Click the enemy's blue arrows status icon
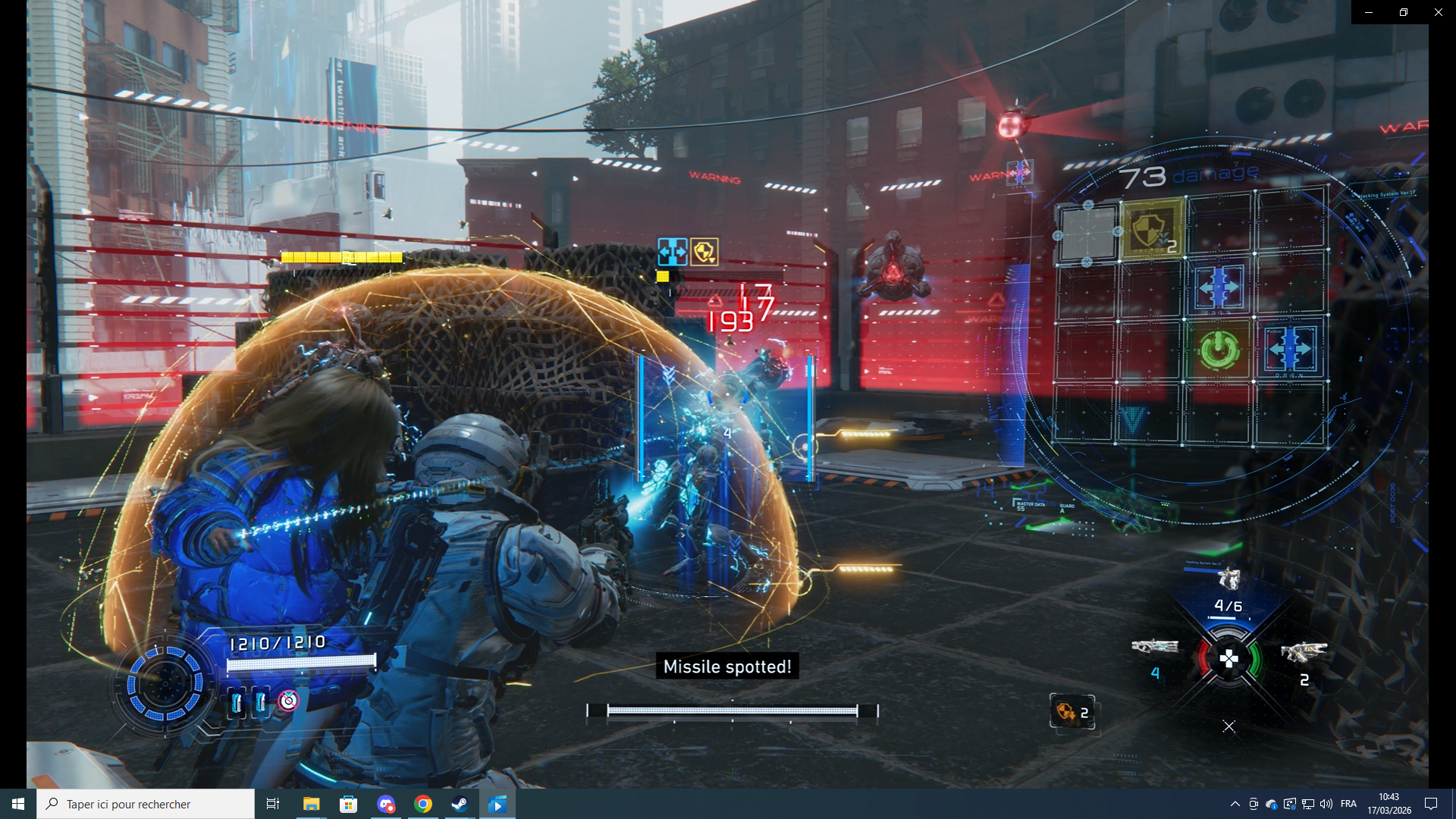Viewport: 1456px width, 819px height. pos(672,251)
